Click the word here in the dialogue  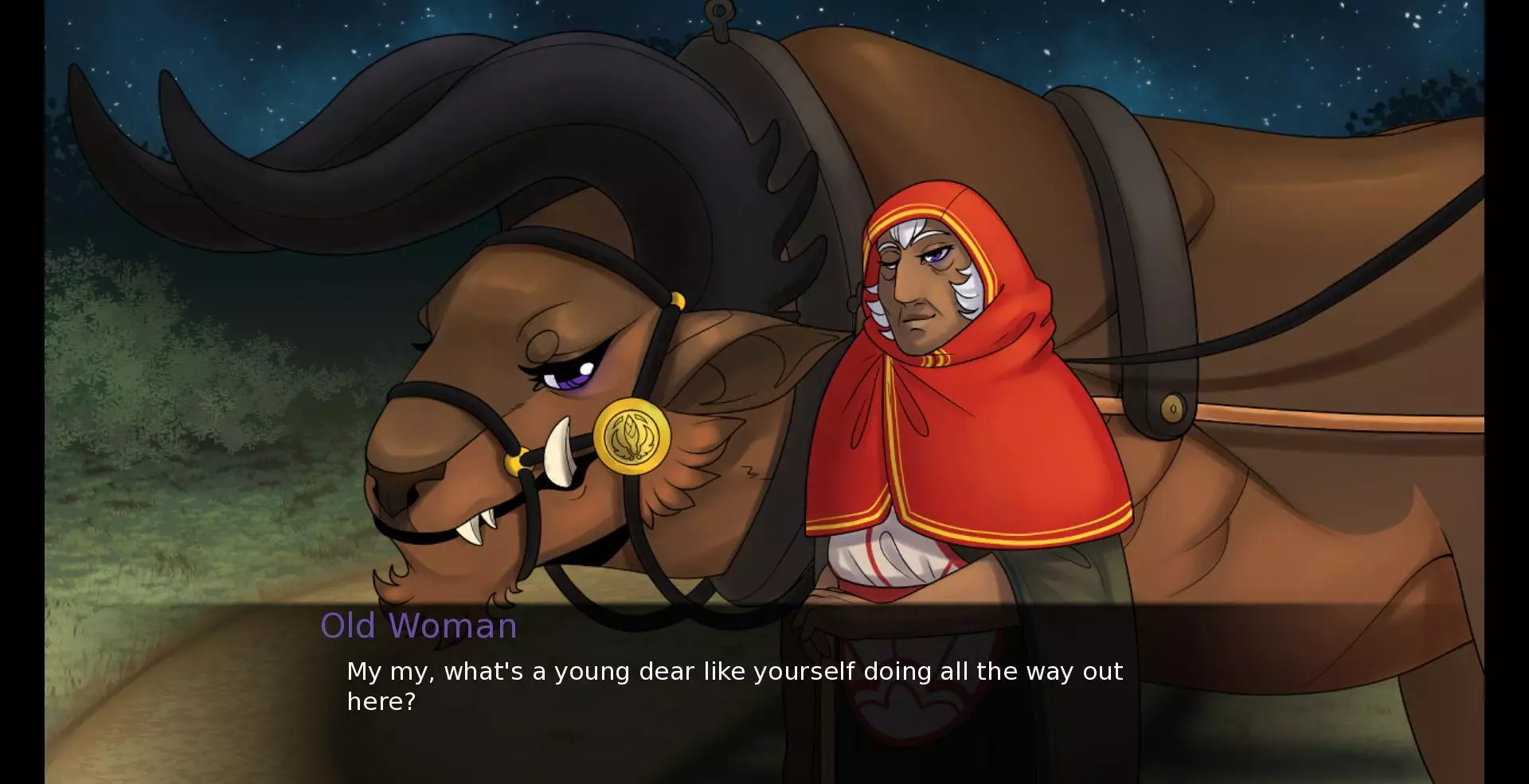point(378,702)
